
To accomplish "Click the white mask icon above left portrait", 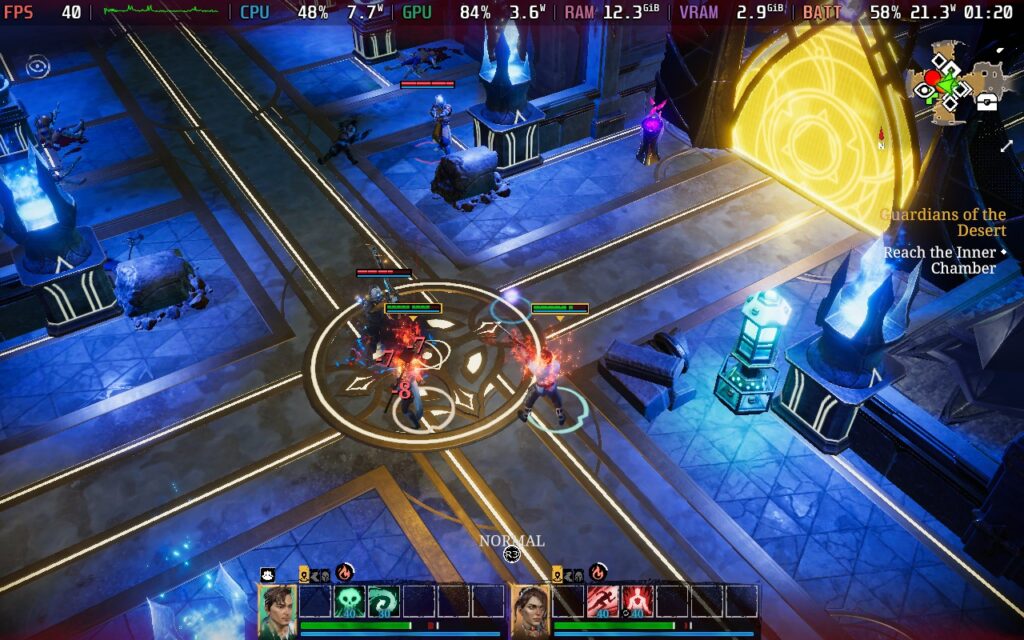I will point(268,575).
